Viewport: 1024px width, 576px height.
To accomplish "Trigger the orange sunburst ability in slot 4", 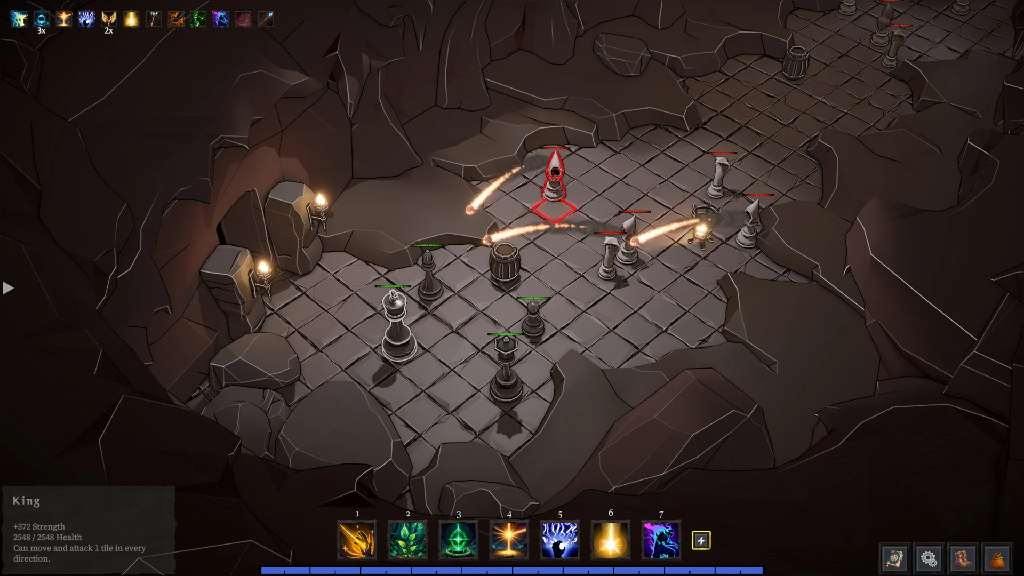I will coord(509,540).
